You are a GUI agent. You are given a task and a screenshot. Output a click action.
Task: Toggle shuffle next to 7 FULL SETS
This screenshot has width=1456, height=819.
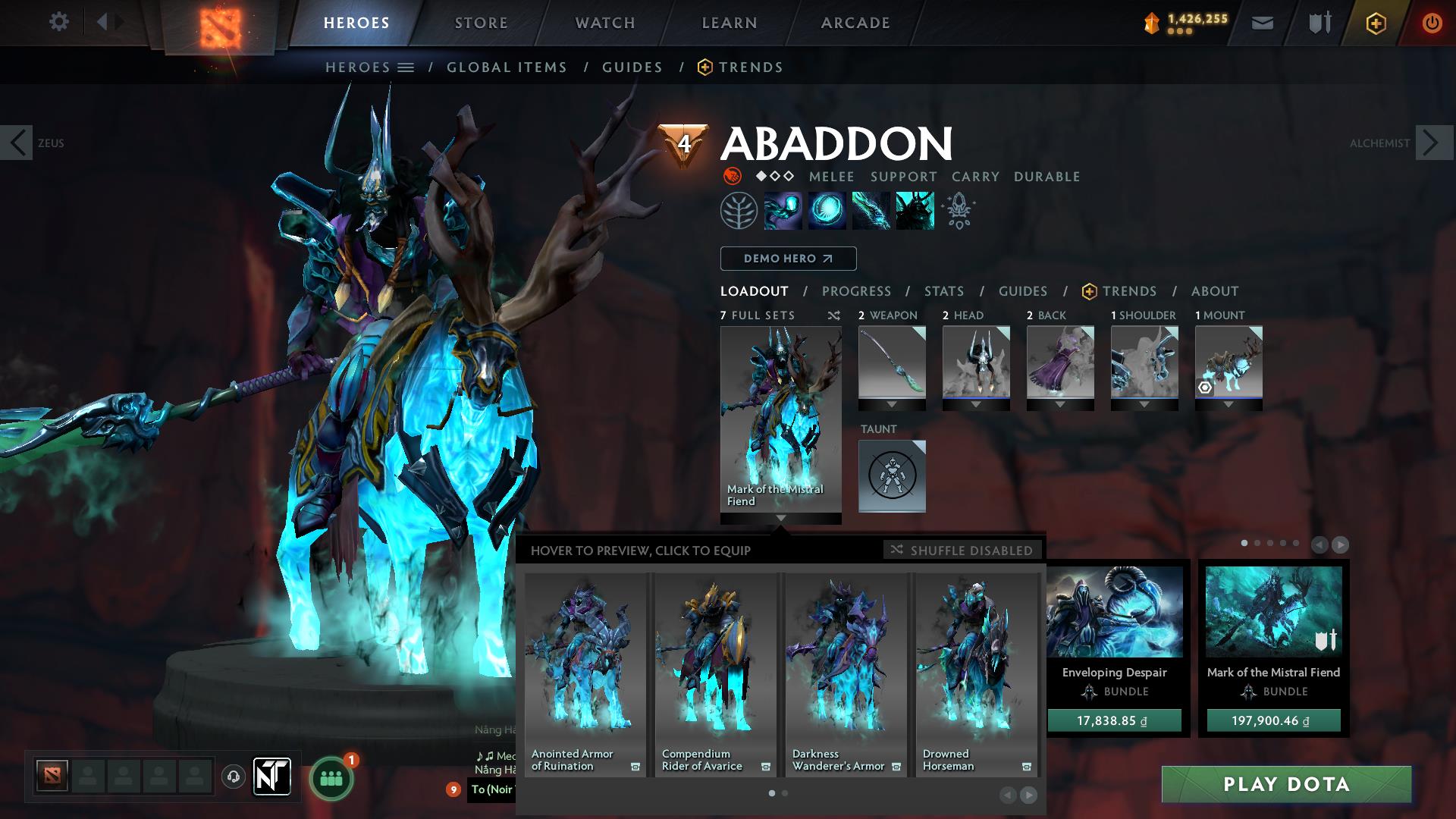tap(833, 315)
